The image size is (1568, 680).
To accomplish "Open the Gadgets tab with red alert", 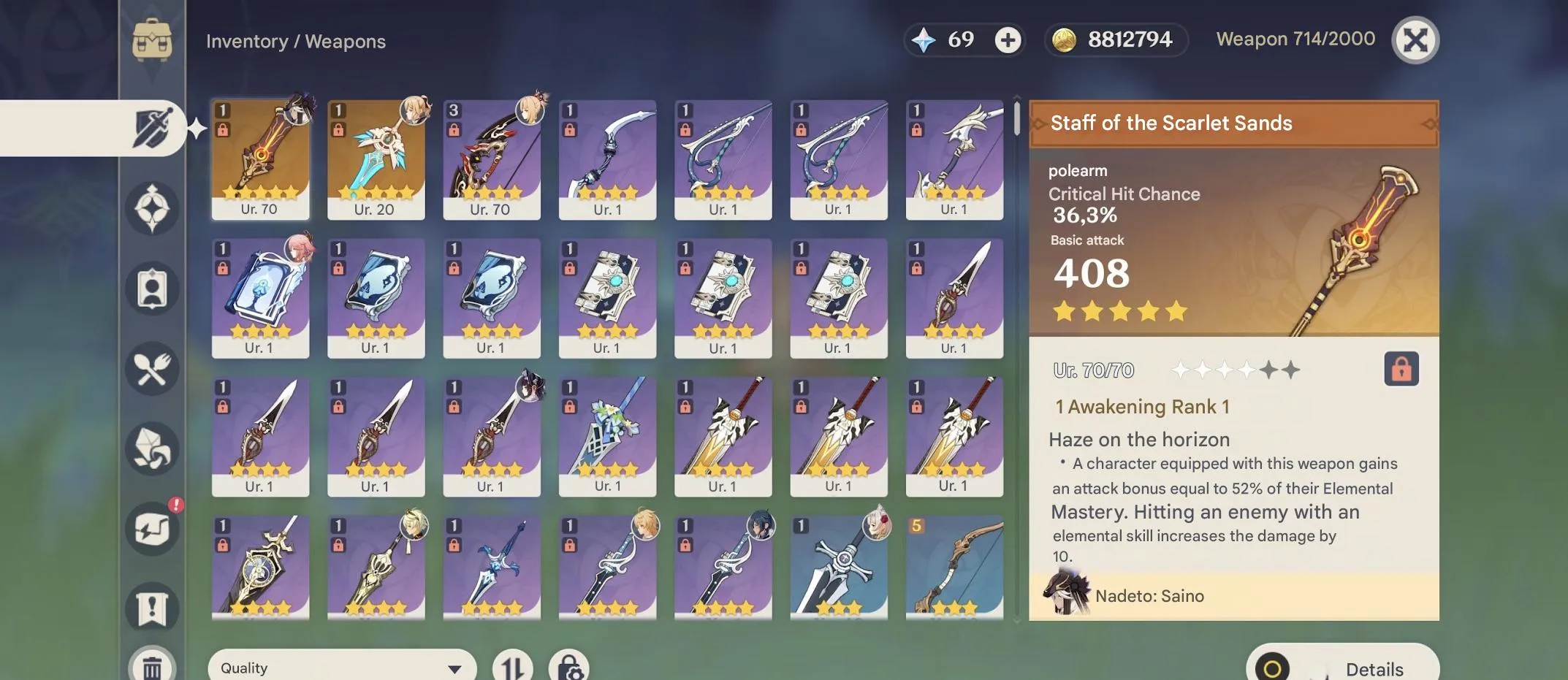I will coord(152,529).
